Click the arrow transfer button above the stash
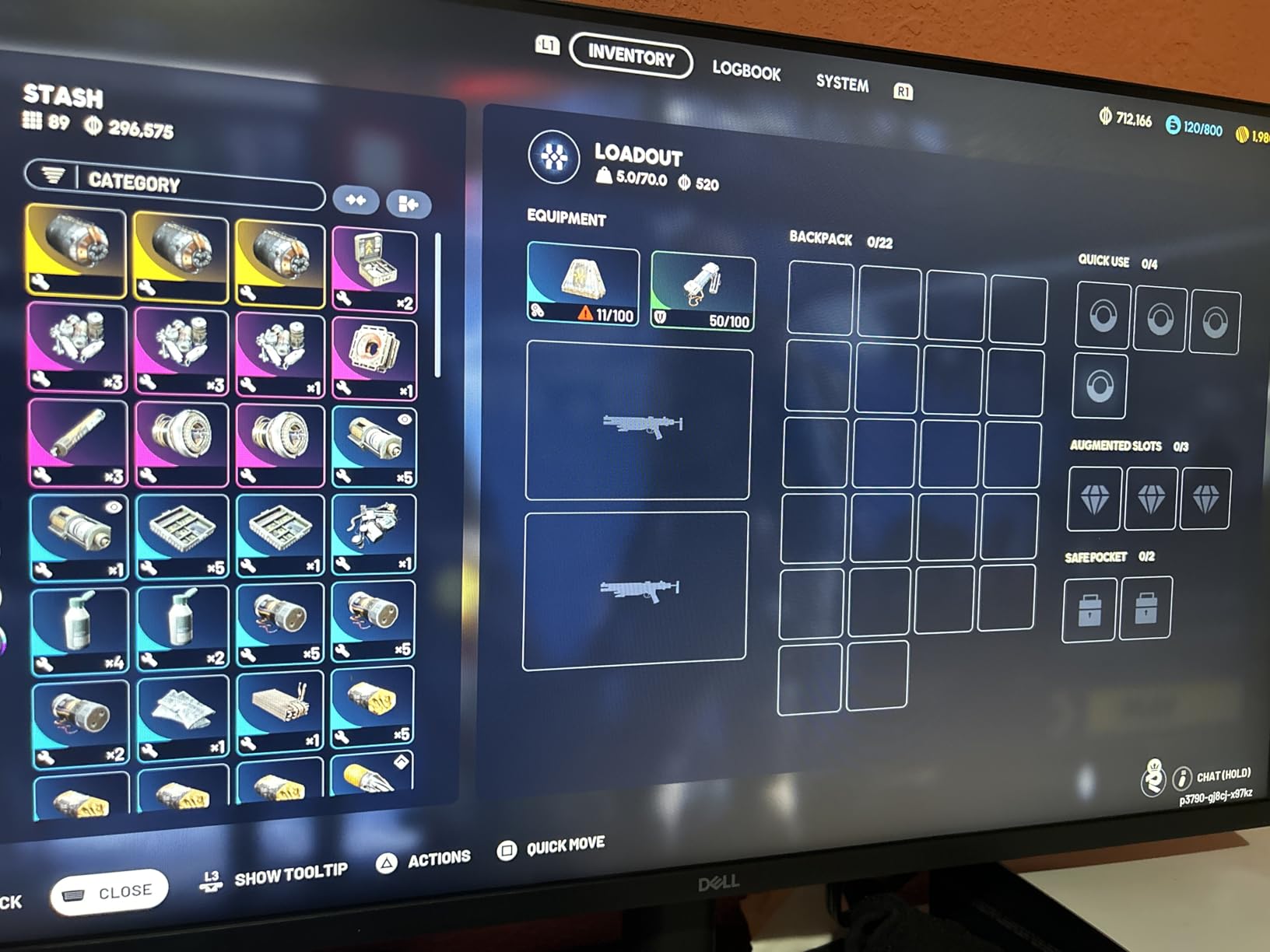 coord(409,204)
